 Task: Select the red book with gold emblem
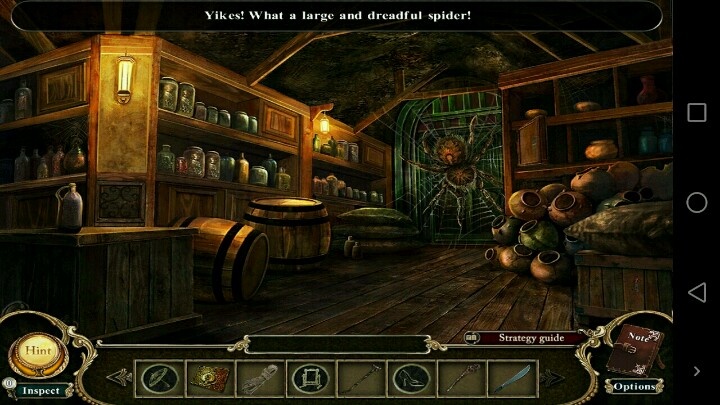pos(210,378)
